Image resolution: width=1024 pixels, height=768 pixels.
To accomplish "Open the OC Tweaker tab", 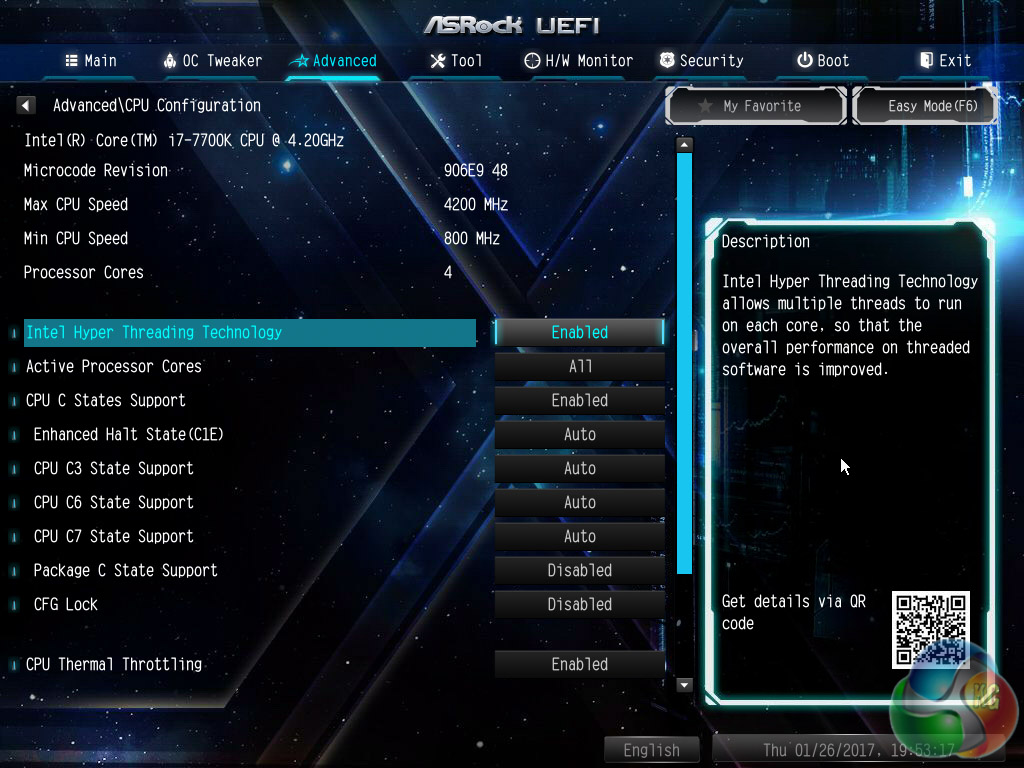I will coord(212,61).
